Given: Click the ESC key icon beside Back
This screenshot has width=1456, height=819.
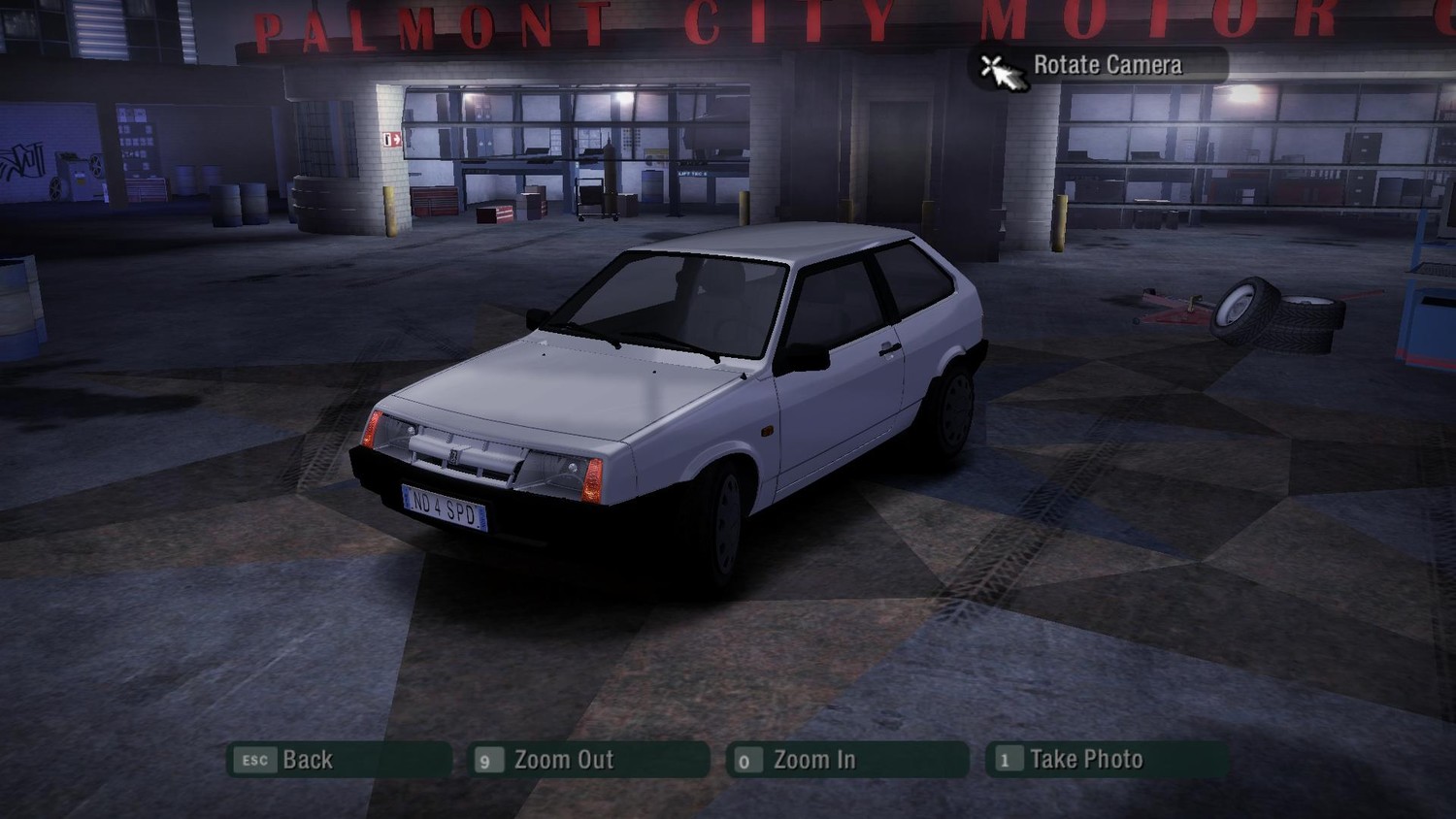Looking at the screenshot, I should click(255, 761).
